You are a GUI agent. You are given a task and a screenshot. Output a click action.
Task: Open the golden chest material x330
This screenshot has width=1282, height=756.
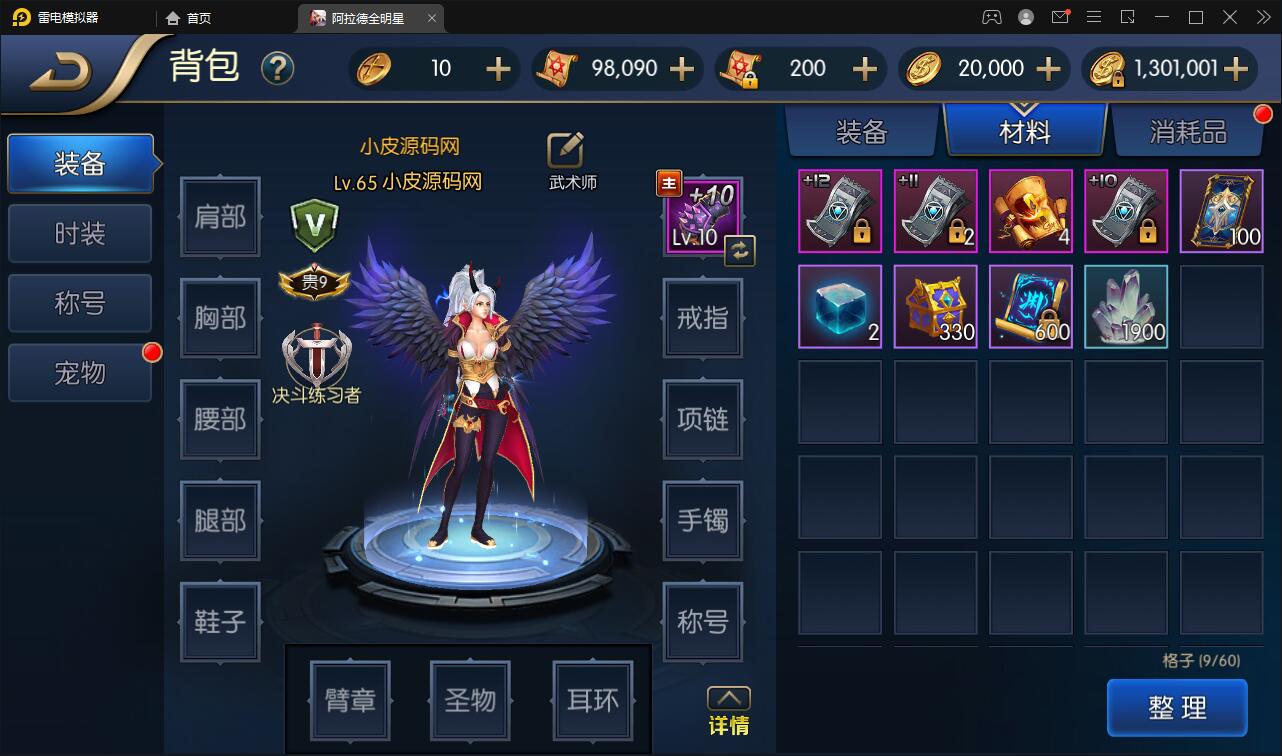pos(935,306)
